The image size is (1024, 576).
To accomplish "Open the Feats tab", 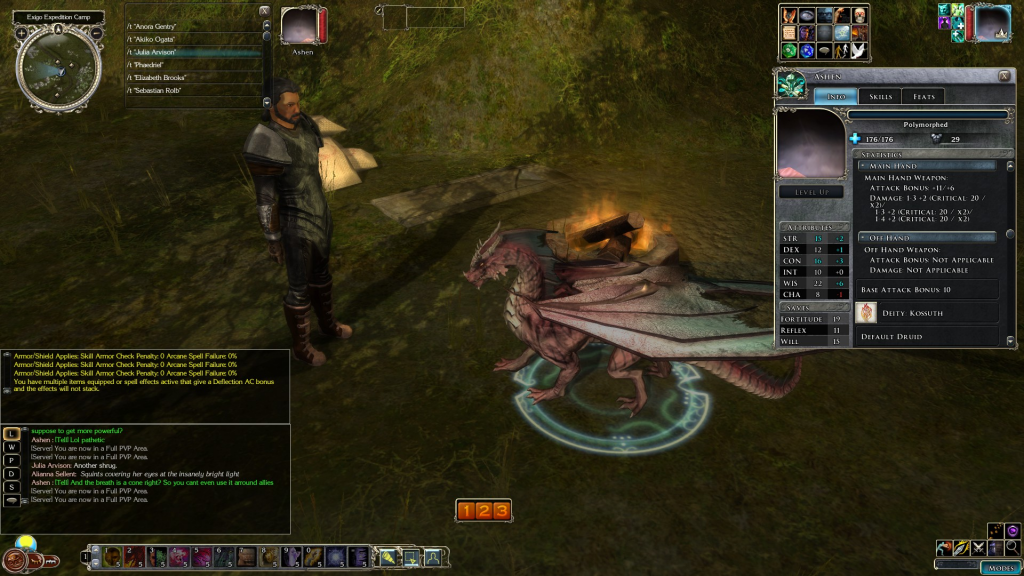I will (924, 96).
